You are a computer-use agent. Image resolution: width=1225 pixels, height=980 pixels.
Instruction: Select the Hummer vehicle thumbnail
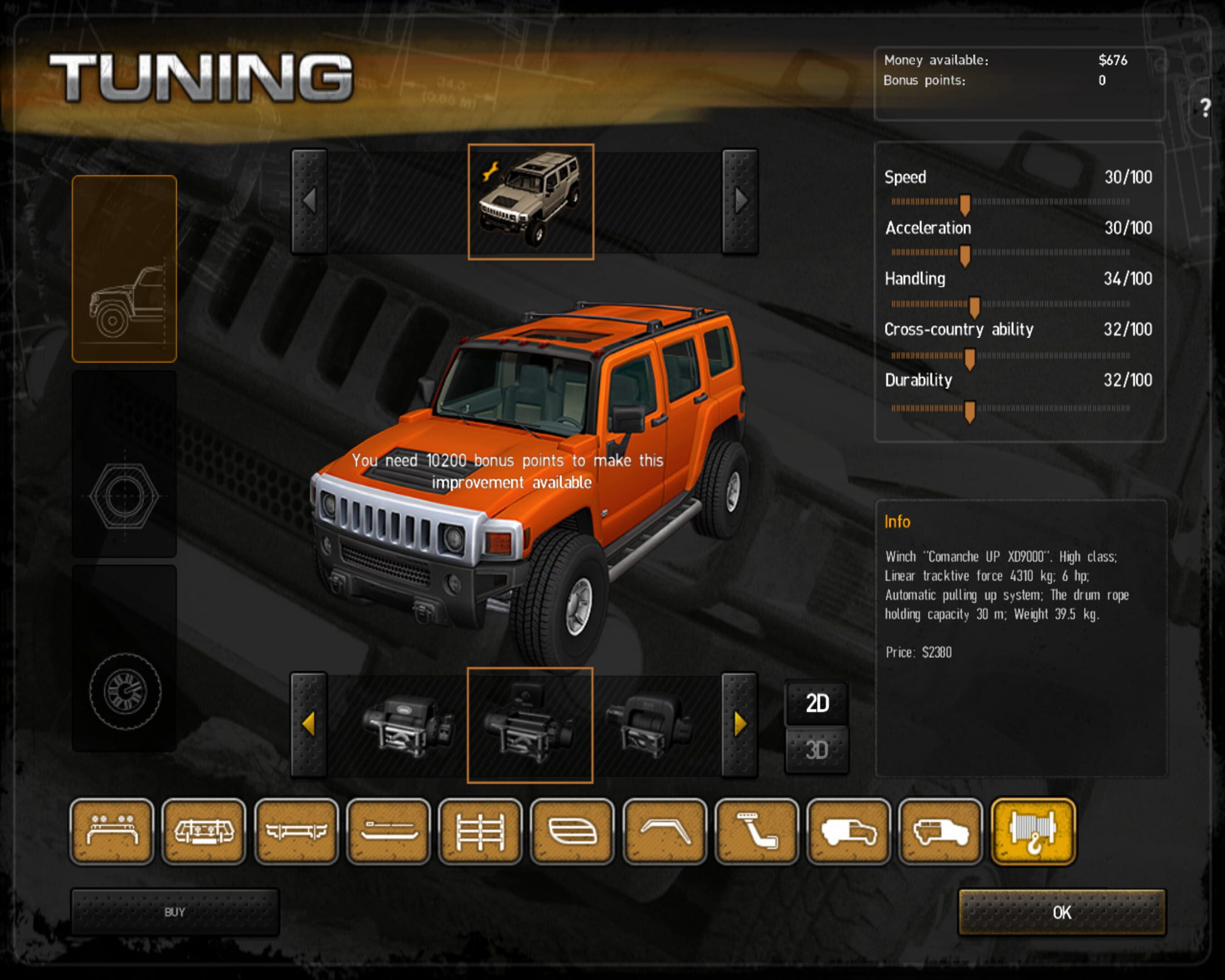coord(531,202)
